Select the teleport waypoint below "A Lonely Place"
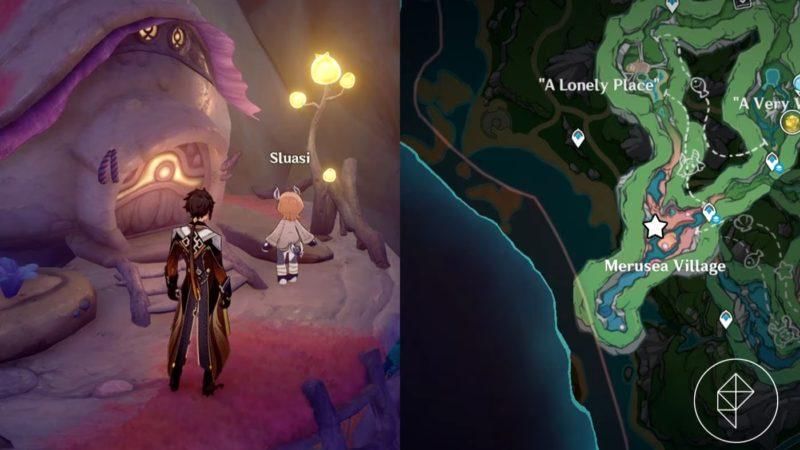 tap(578, 138)
